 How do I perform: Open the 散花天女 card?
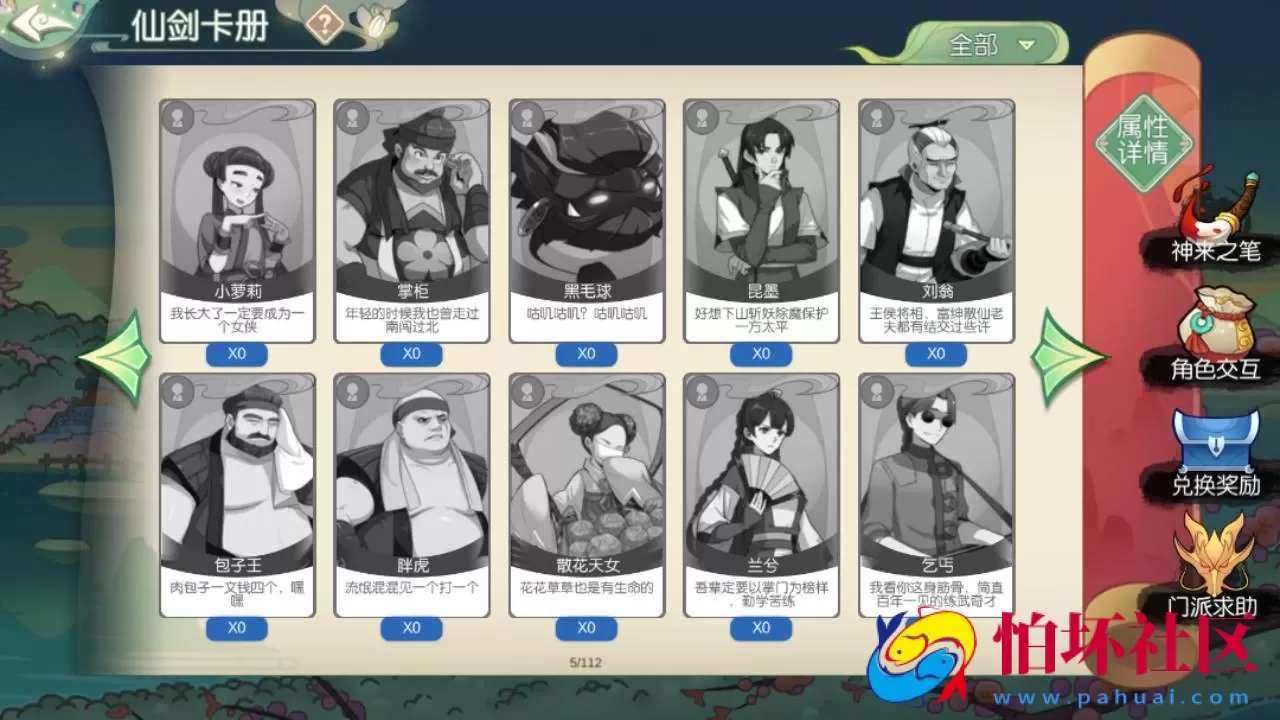pyautogui.click(x=587, y=495)
